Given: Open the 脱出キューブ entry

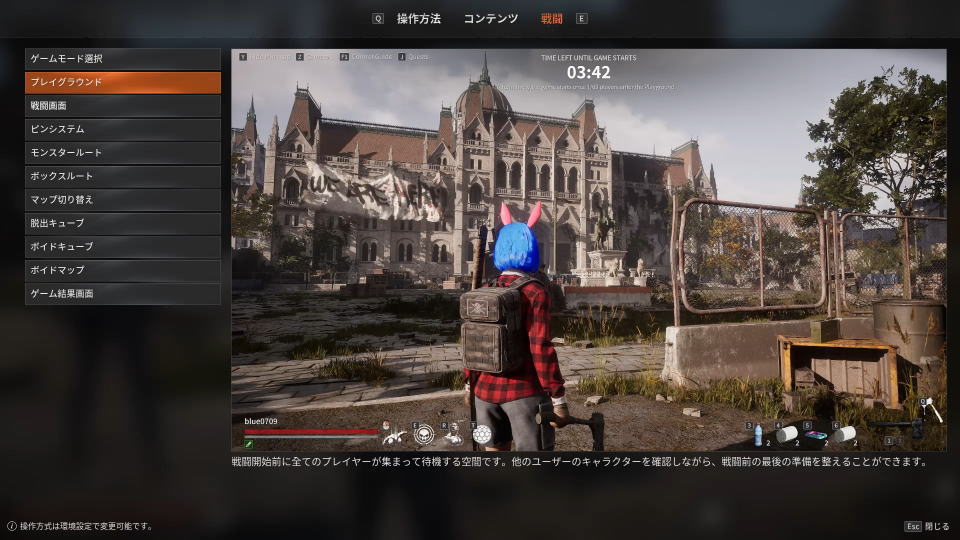Looking at the screenshot, I should click(122, 223).
